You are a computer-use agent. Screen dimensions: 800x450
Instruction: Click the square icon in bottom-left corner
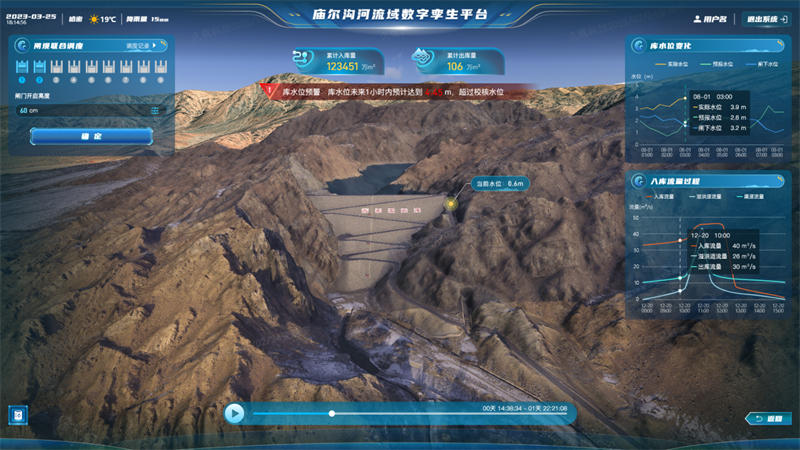tap(18, 413)
